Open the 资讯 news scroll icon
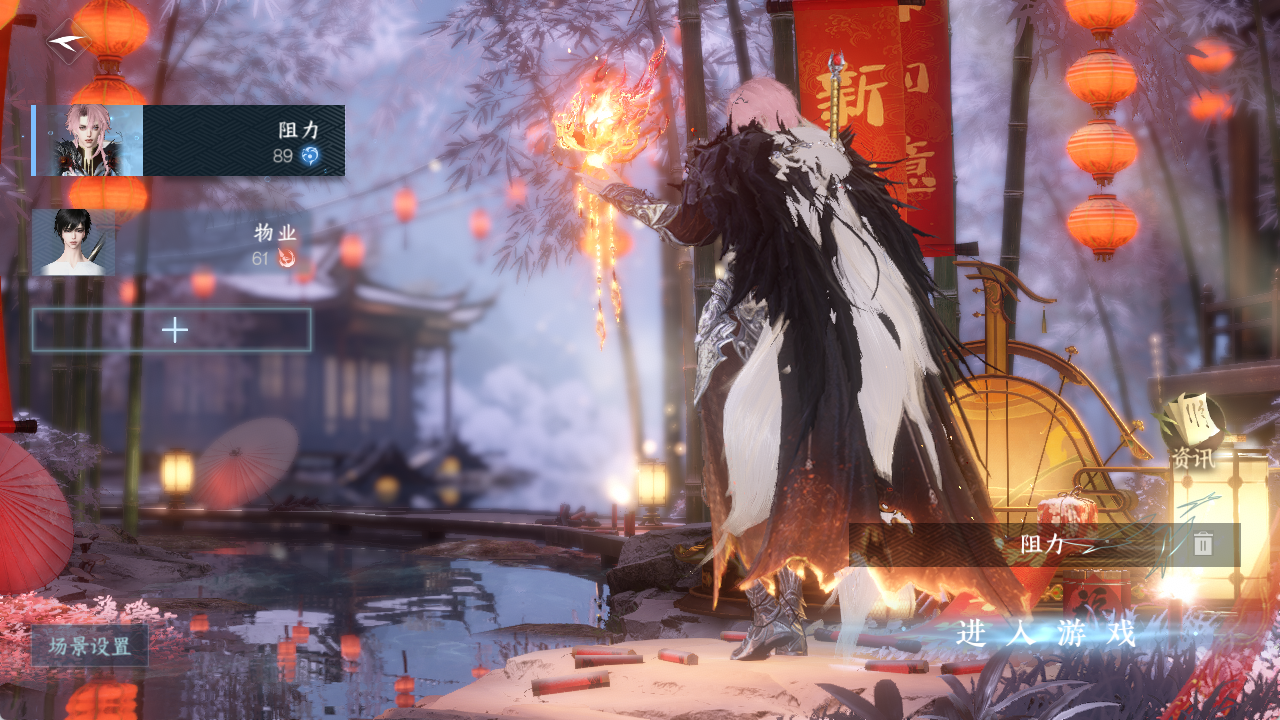Viewport: 1280px width, 720px height. click(x=1194, y=428)
